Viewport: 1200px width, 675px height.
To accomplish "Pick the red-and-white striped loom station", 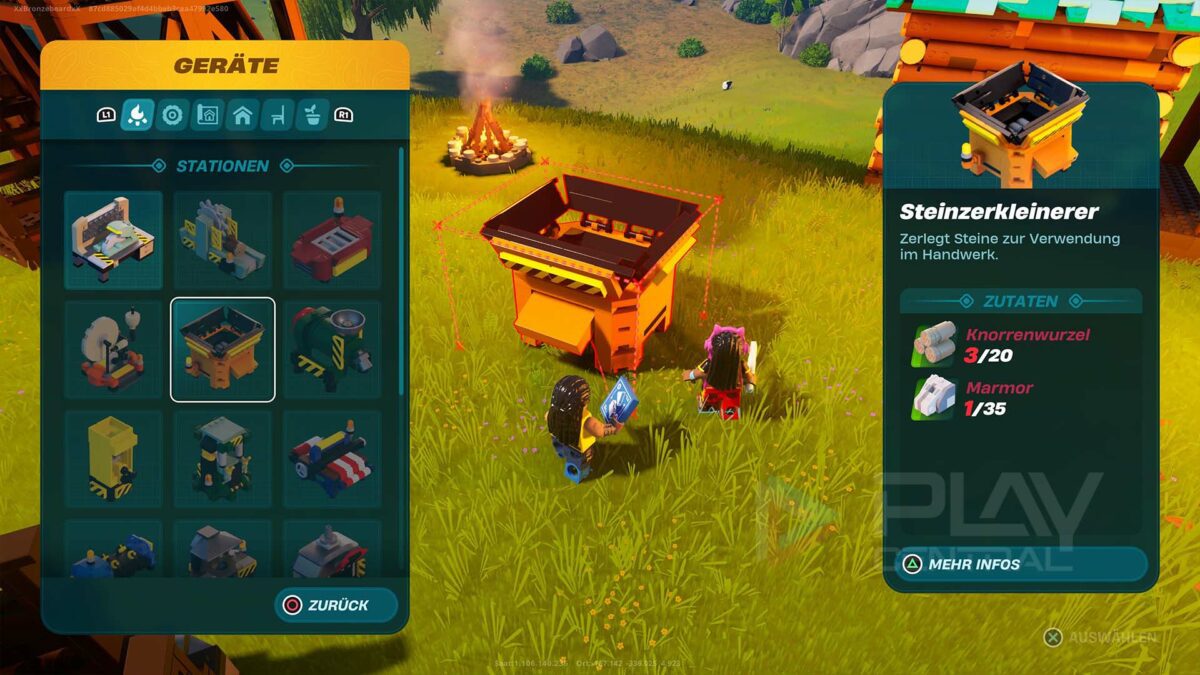I will [x=332, y=459].
